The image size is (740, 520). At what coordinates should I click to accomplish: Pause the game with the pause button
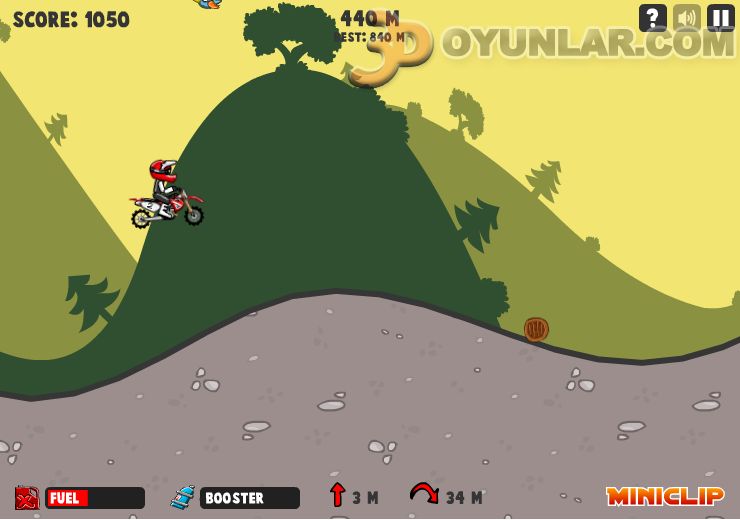[721, 18]
